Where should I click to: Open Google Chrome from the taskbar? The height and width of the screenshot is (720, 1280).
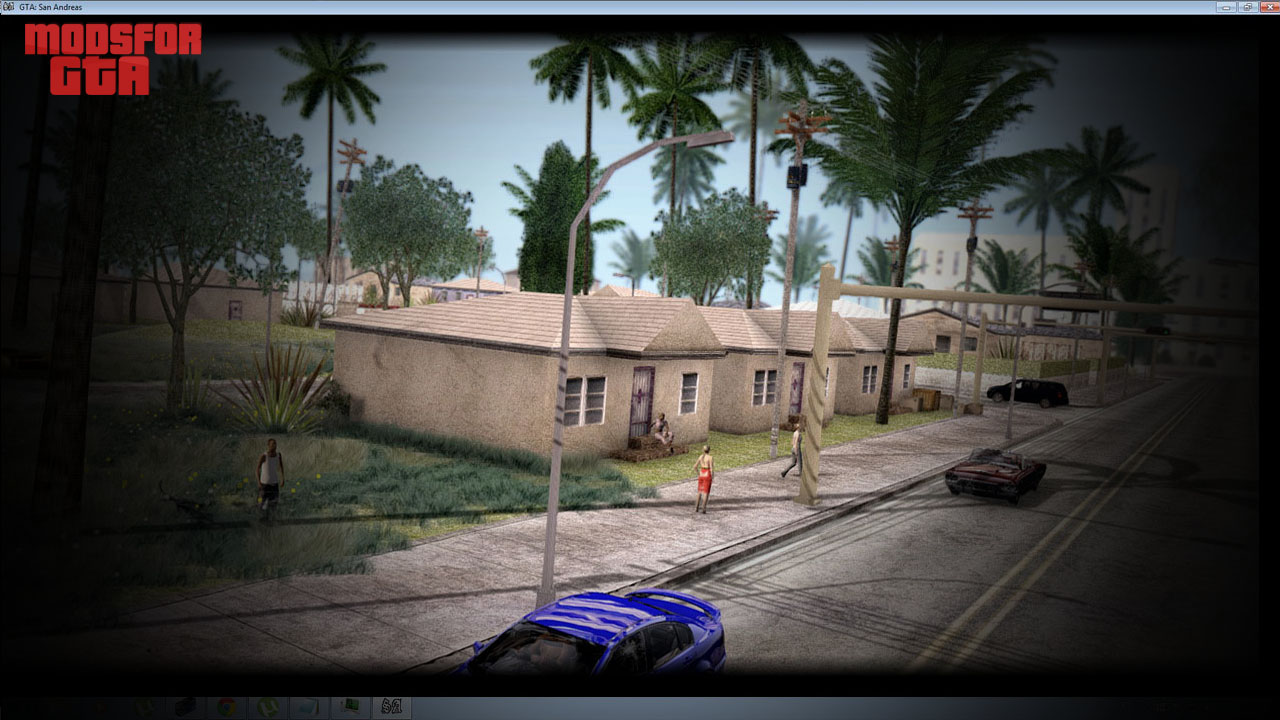pyautogui.click(x=225, y=706)
